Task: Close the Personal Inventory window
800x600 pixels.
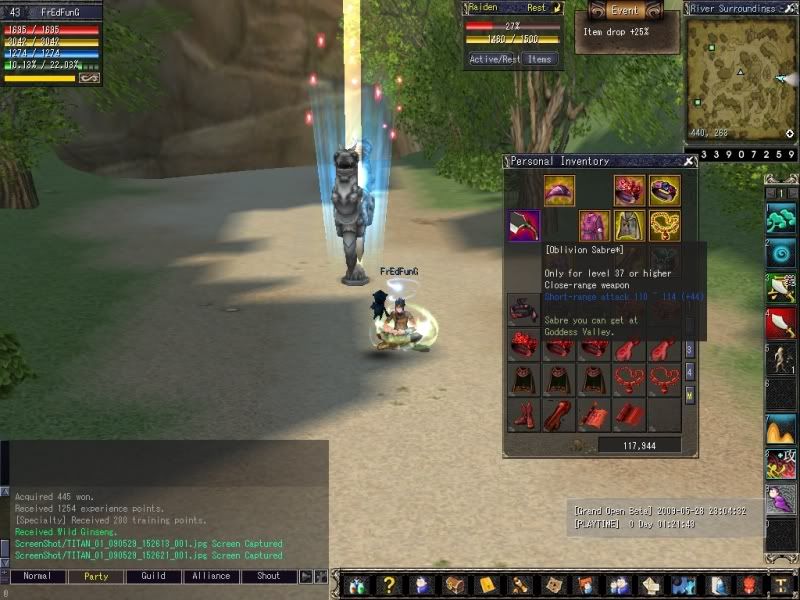Action: (689, 161)
